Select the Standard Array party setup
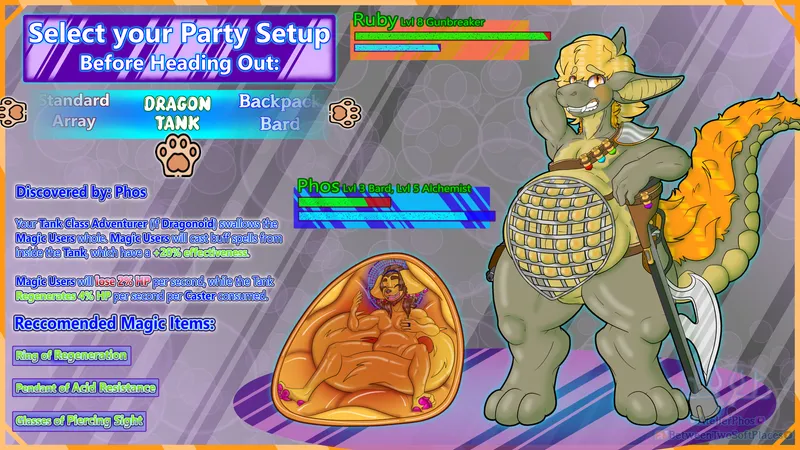800x450 pixels. [x=75, y=111]
